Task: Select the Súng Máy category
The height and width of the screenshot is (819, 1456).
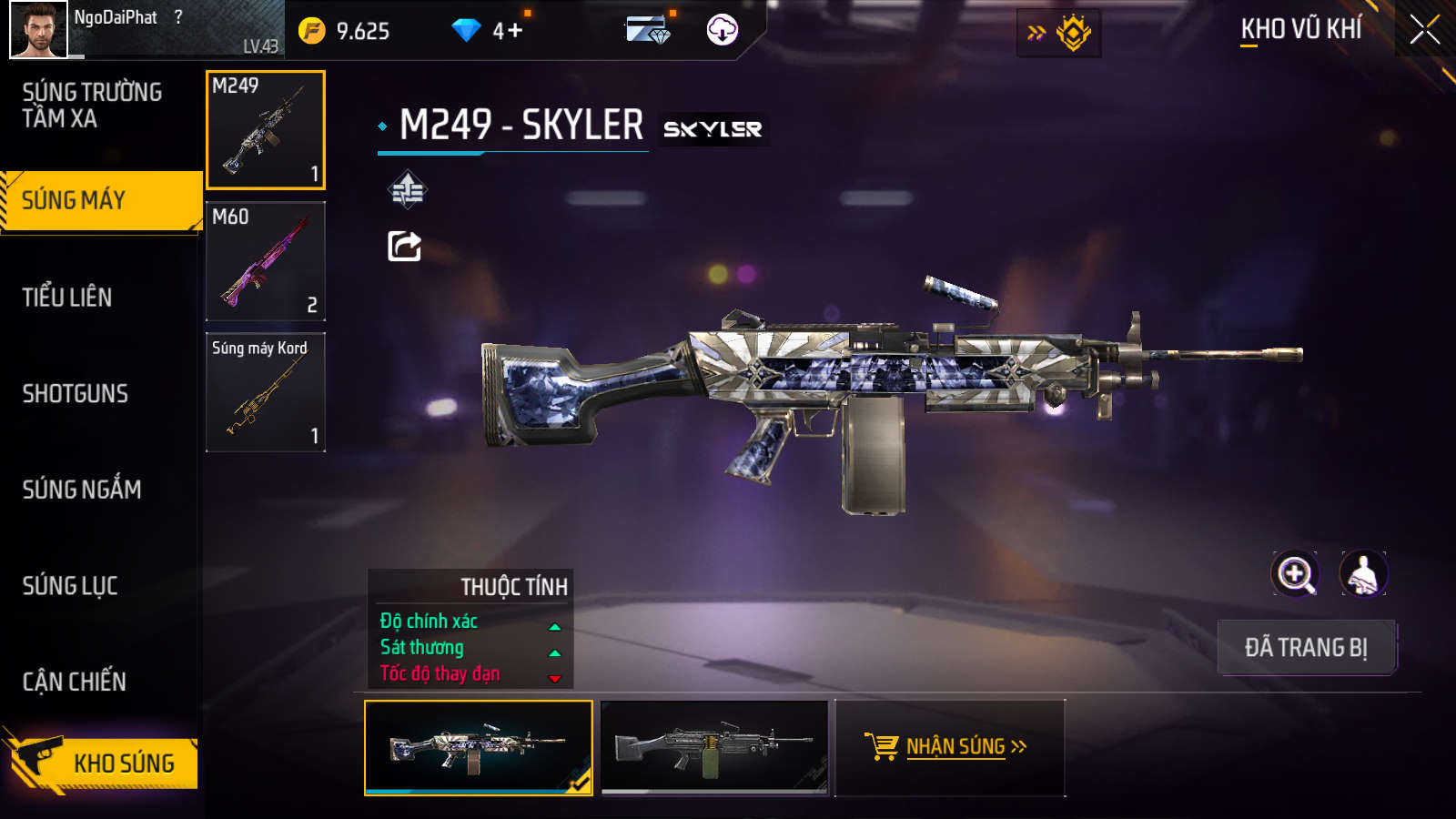Action: [x=100, y=201]
